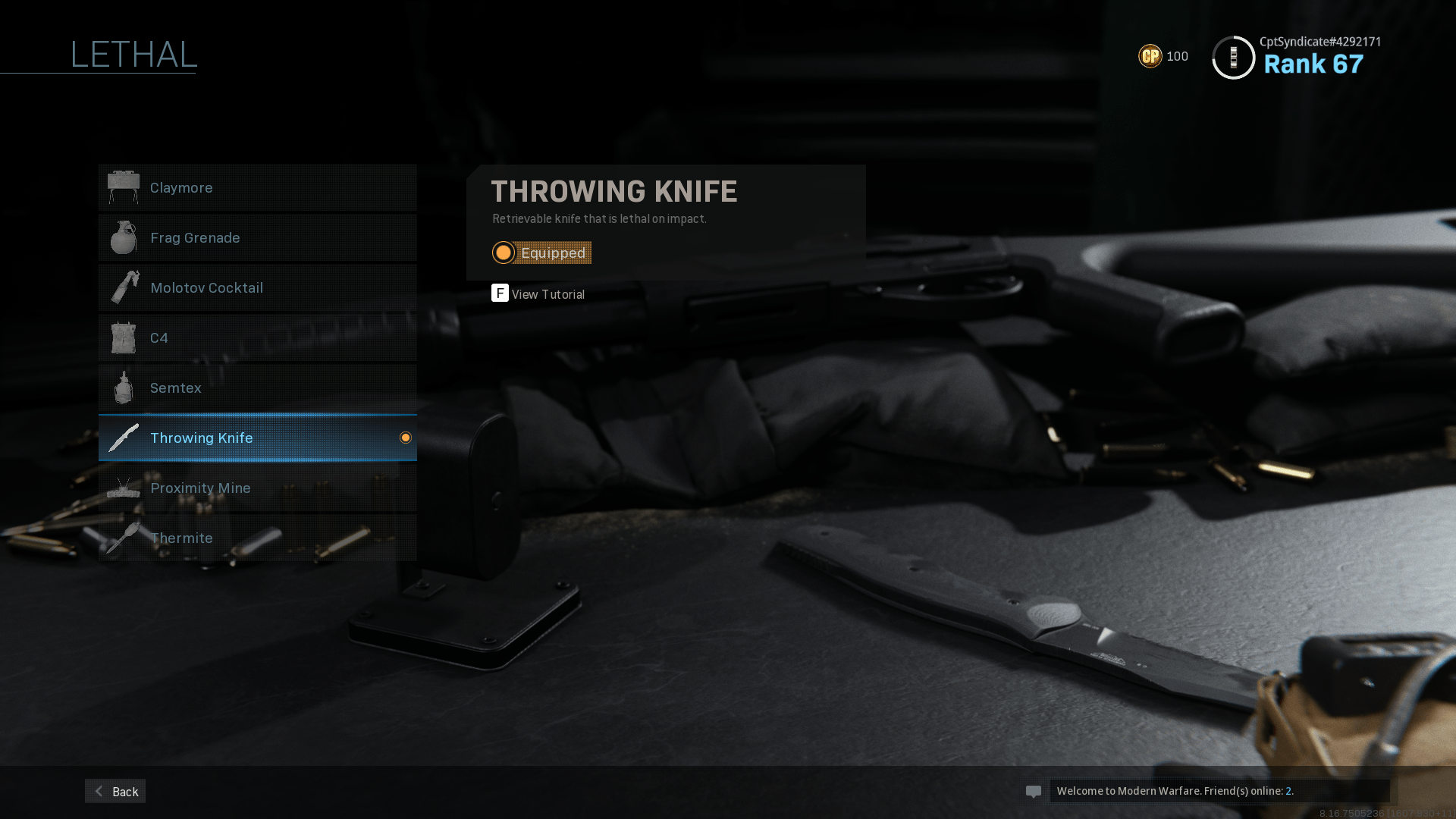Select C4 from the lethal list
1456x819 pixels.
[x=257, y=337]
